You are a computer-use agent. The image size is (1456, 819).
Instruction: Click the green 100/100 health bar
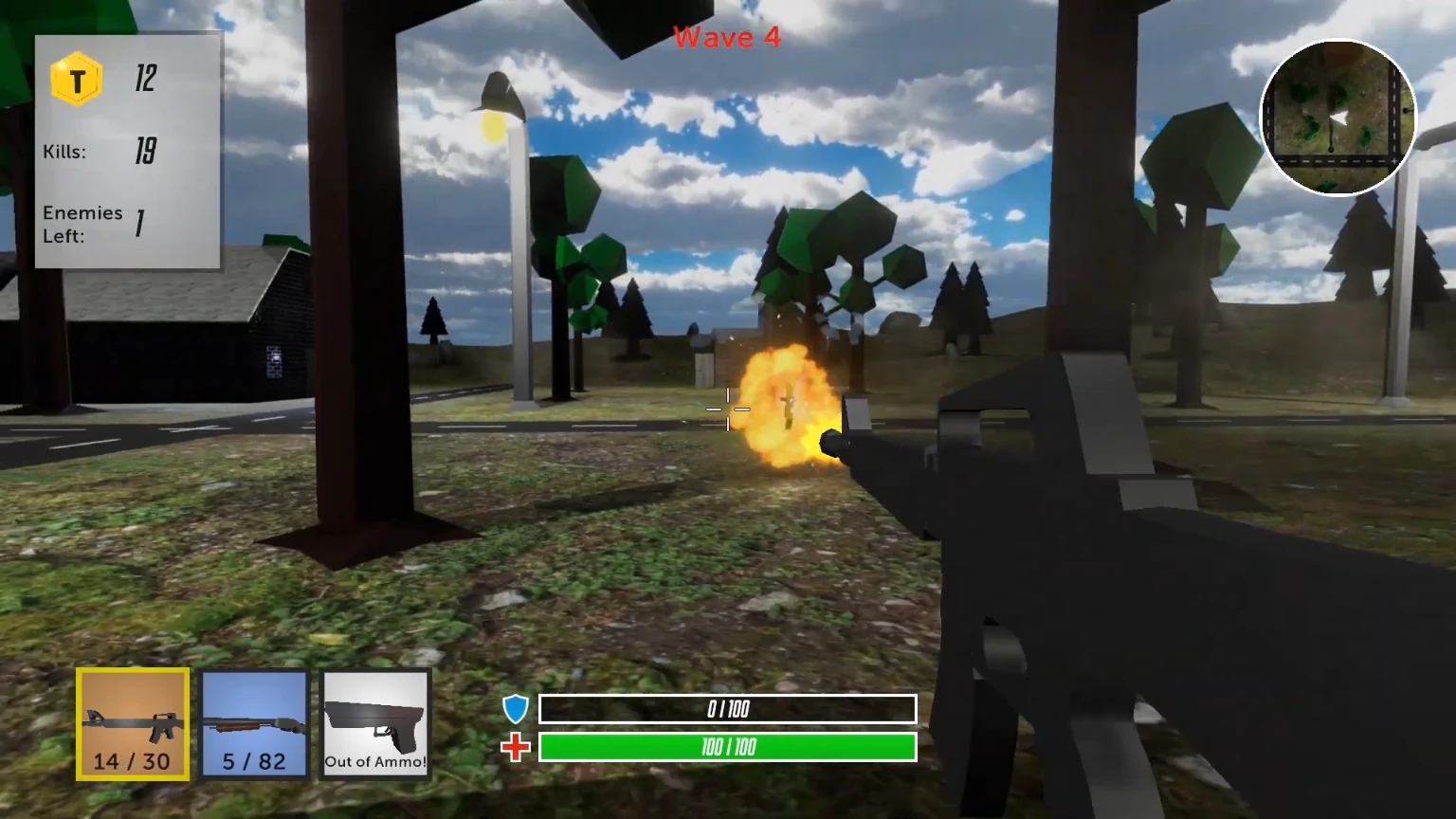pyautogui.click(x=726, y=748)
